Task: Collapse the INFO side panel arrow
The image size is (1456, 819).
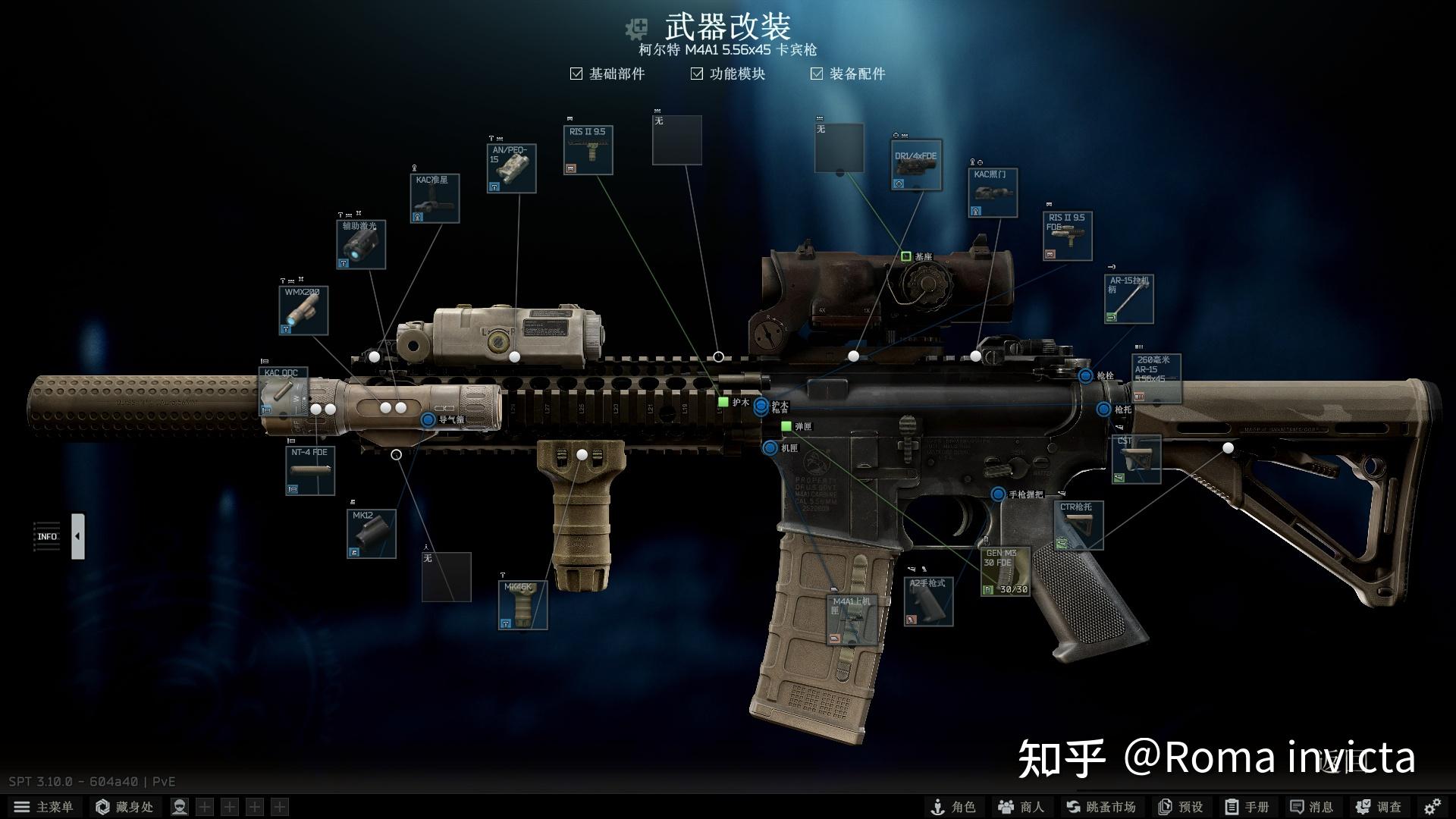Action: coord(78,535)
